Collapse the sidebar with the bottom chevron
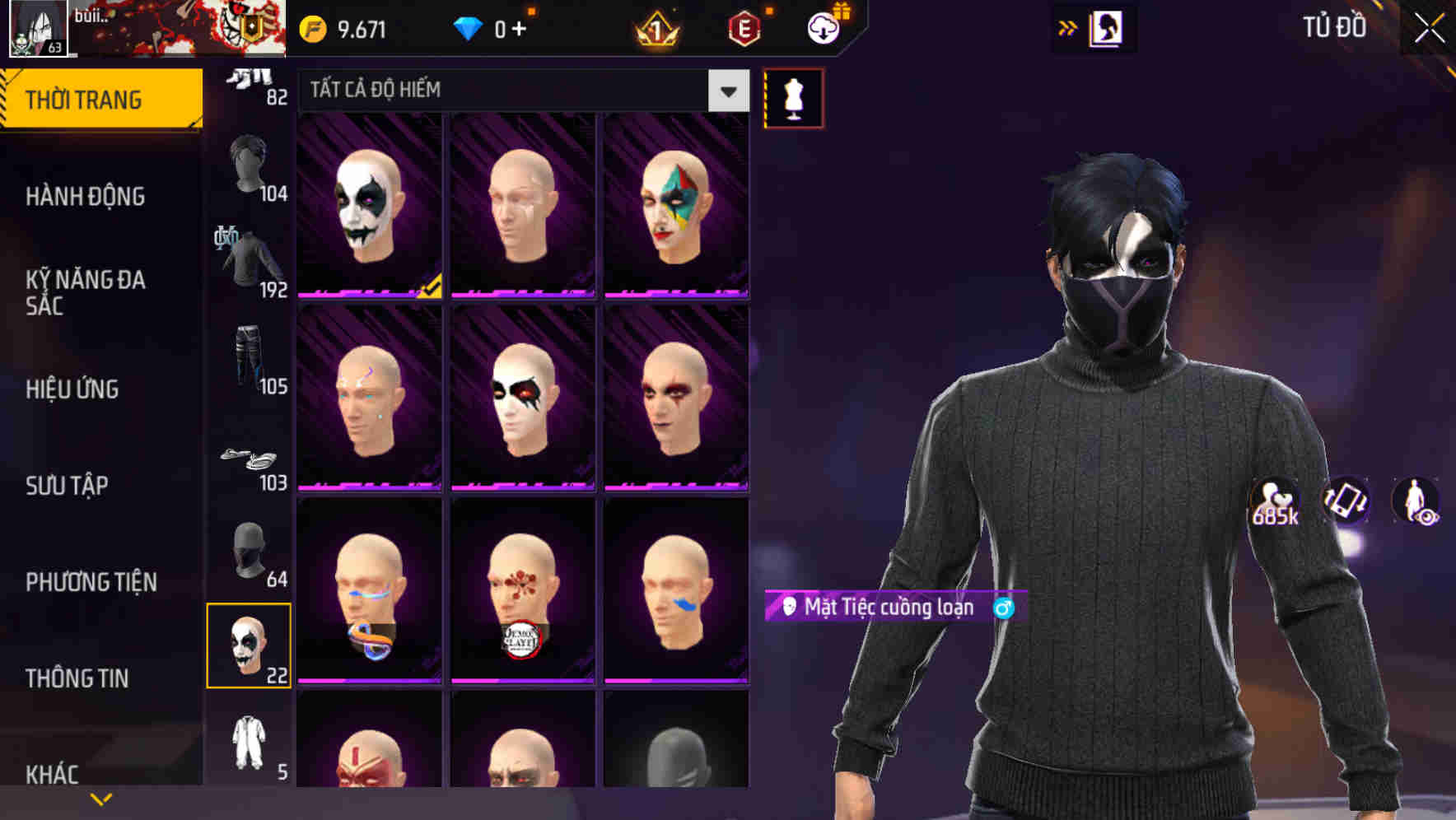Screen dimensions: 1456x820 [x=101, y=797]
